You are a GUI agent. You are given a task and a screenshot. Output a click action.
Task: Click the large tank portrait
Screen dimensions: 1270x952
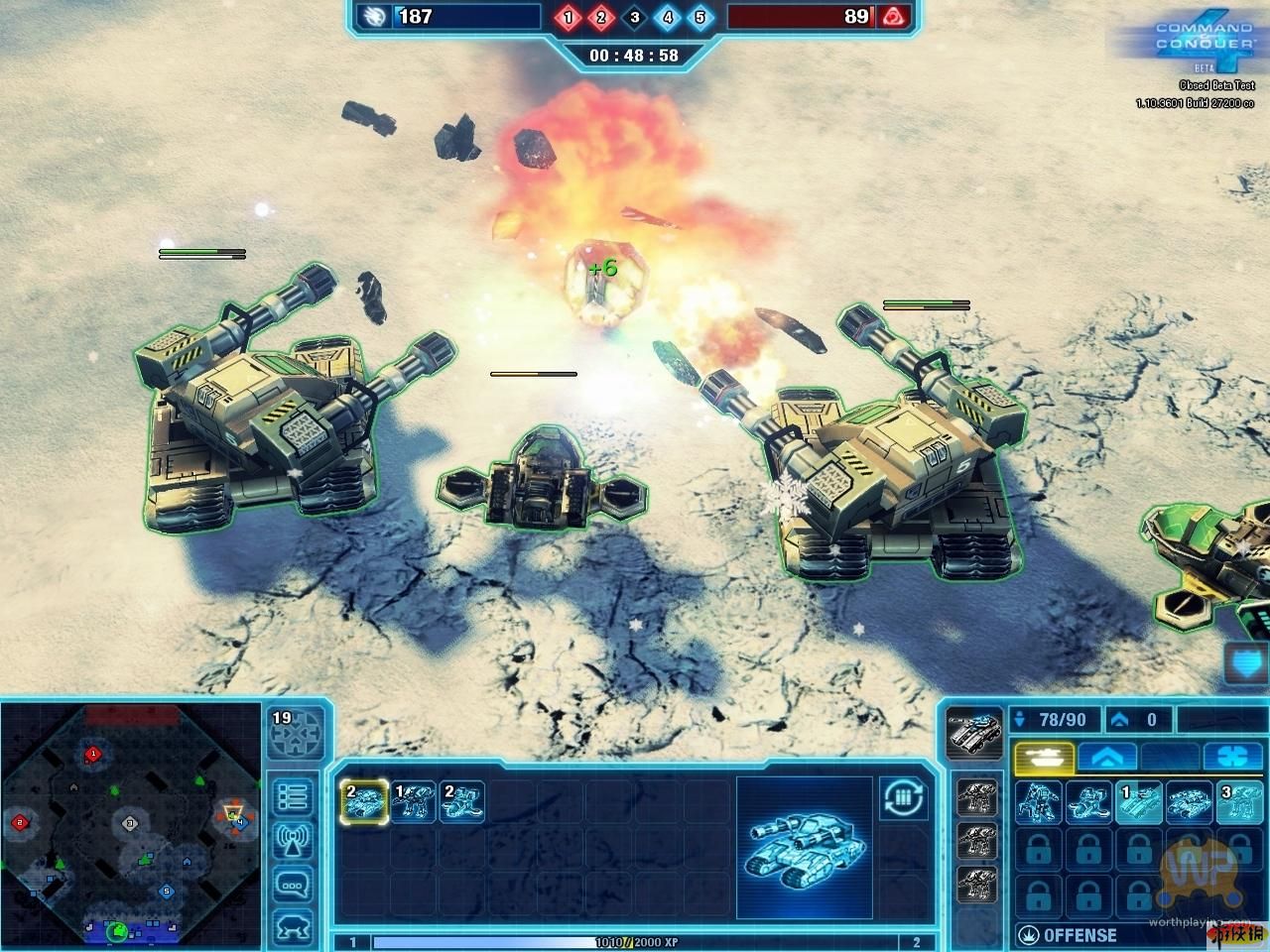pyautogui.click(x=804, y=845)
